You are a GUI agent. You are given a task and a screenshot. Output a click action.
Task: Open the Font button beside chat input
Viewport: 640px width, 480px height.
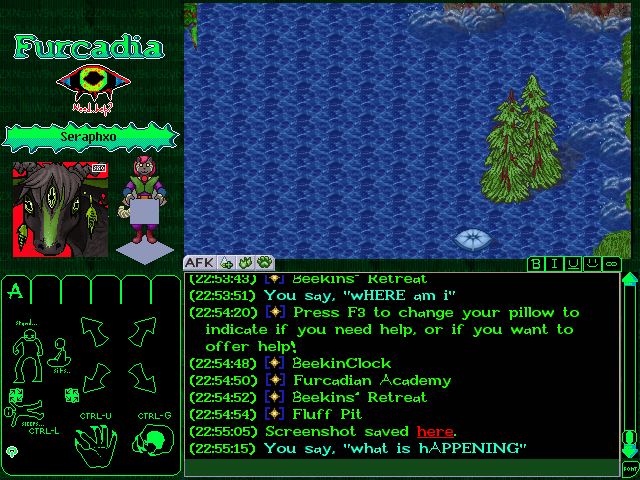click(x=630, y=467)
